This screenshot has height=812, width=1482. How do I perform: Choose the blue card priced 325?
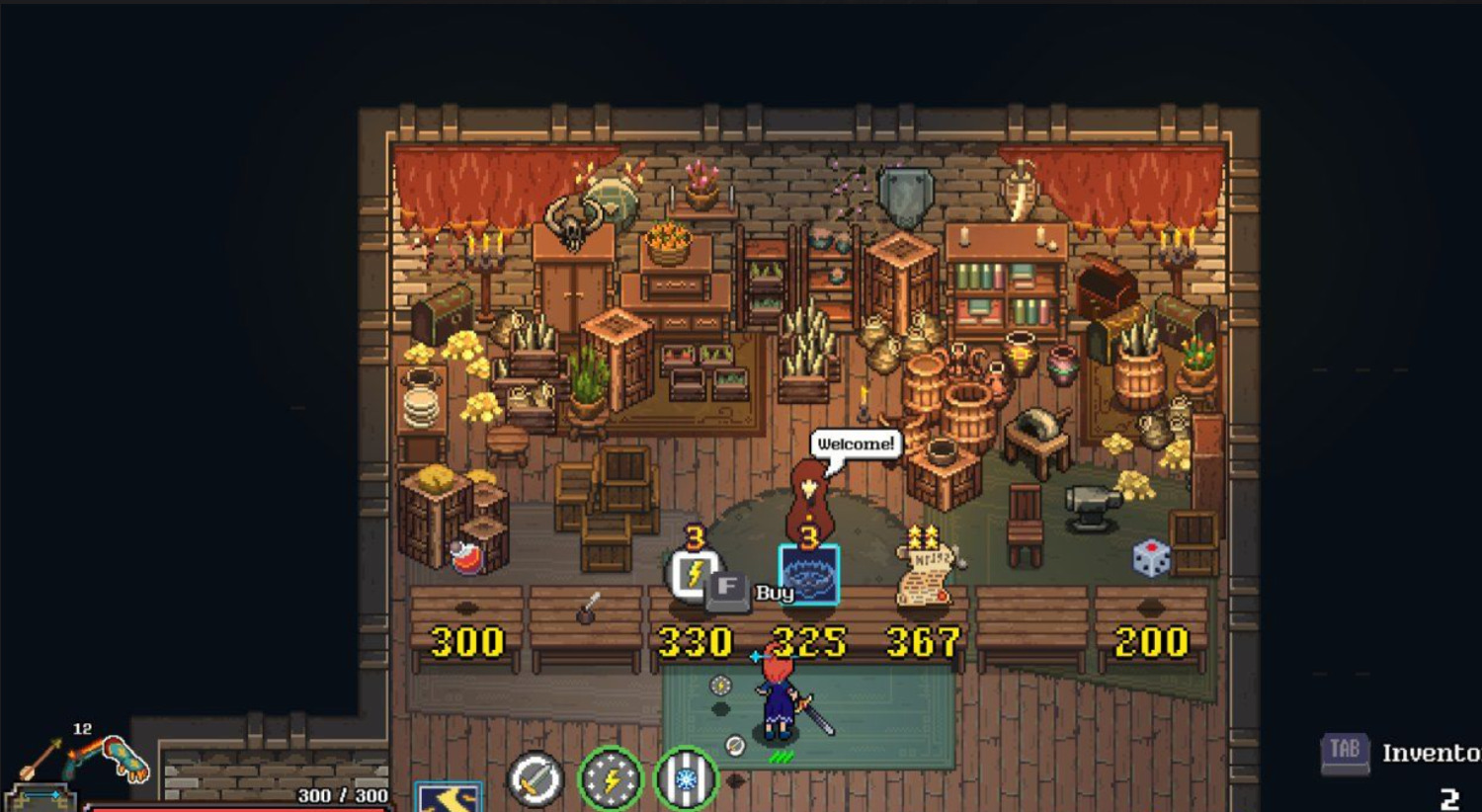(808, 575)
